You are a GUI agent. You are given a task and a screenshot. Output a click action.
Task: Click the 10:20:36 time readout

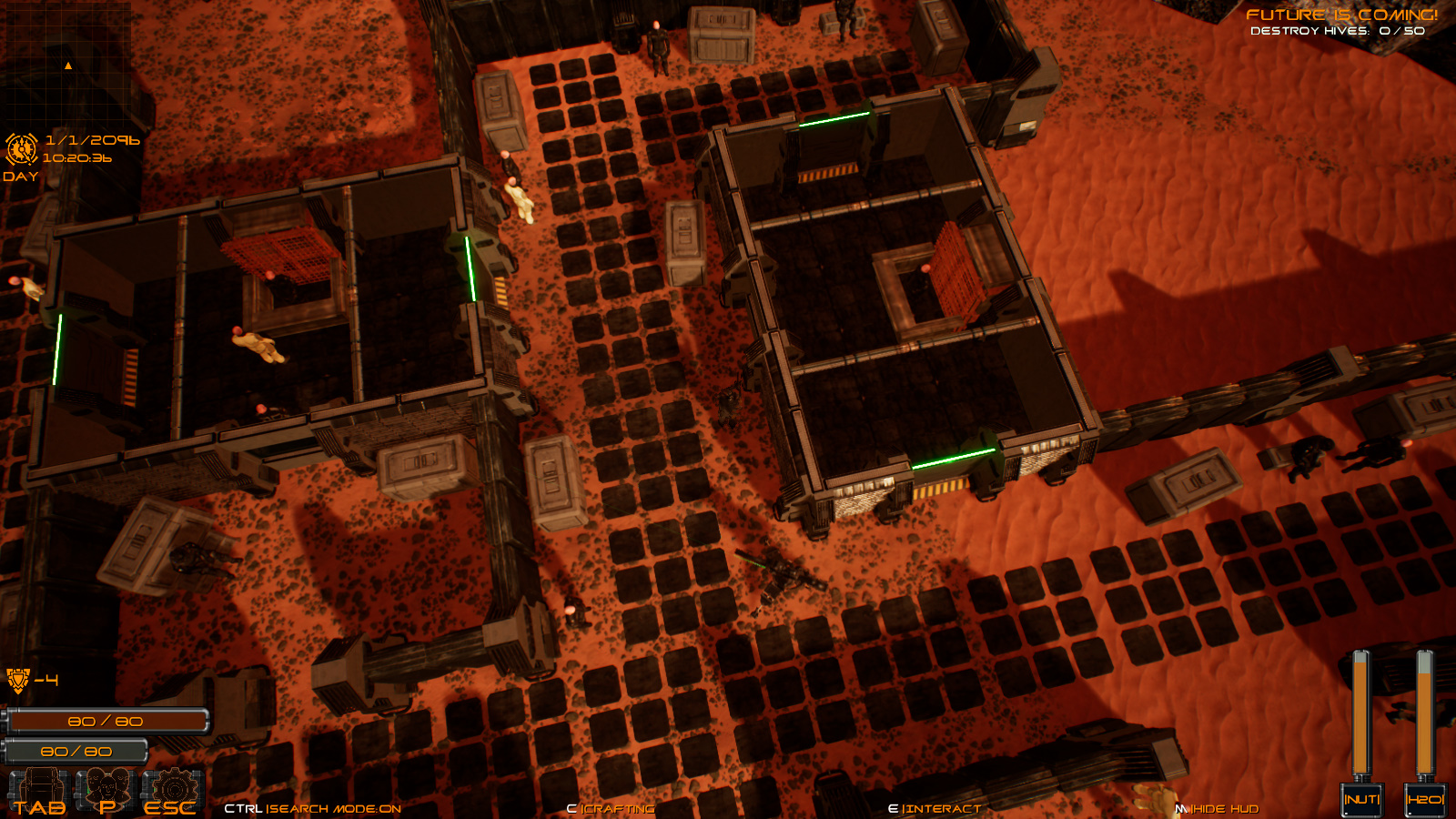[x=77, y=157]
